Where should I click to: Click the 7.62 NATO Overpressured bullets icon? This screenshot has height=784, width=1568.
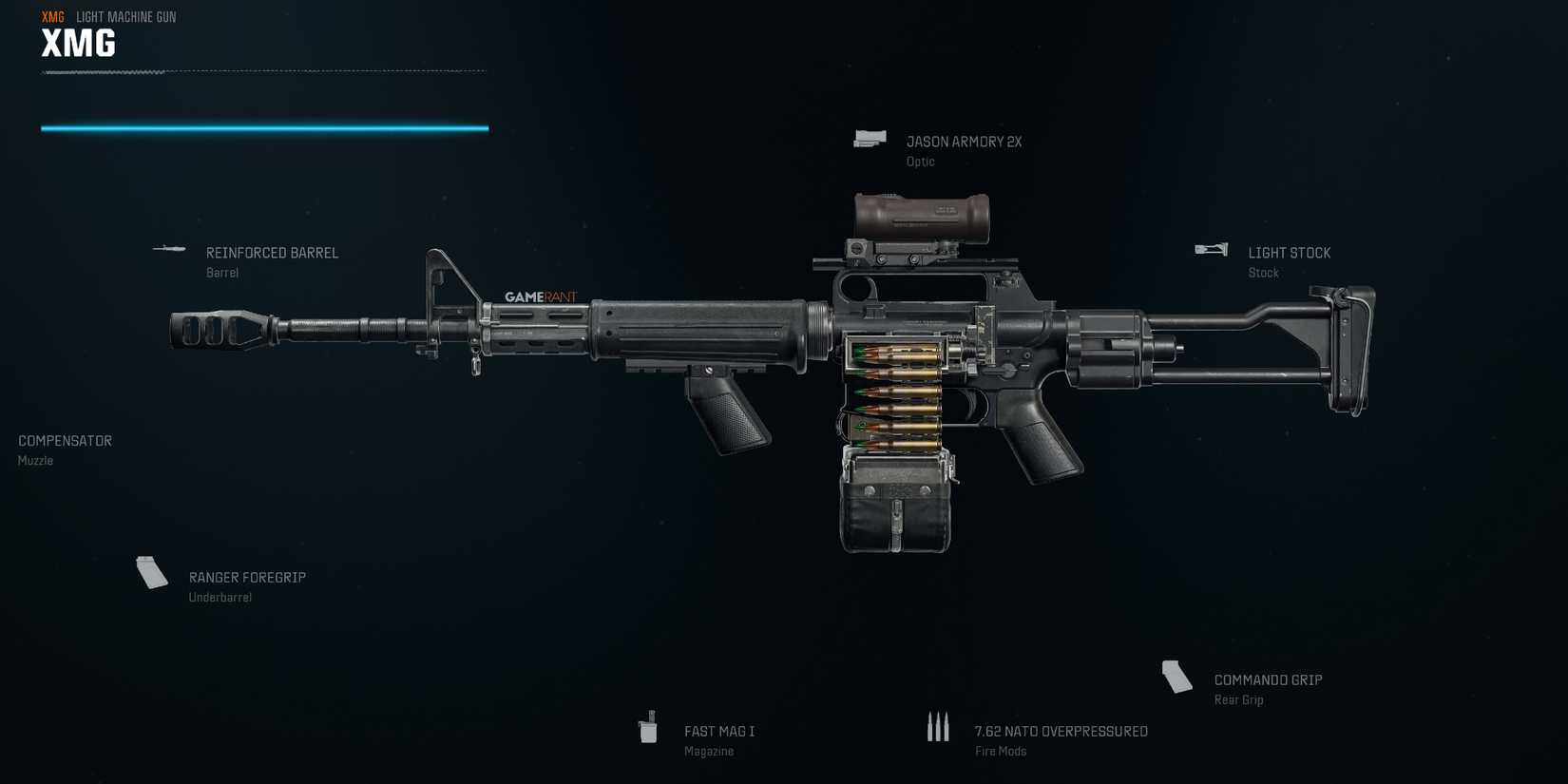click(x=940, y=727)
